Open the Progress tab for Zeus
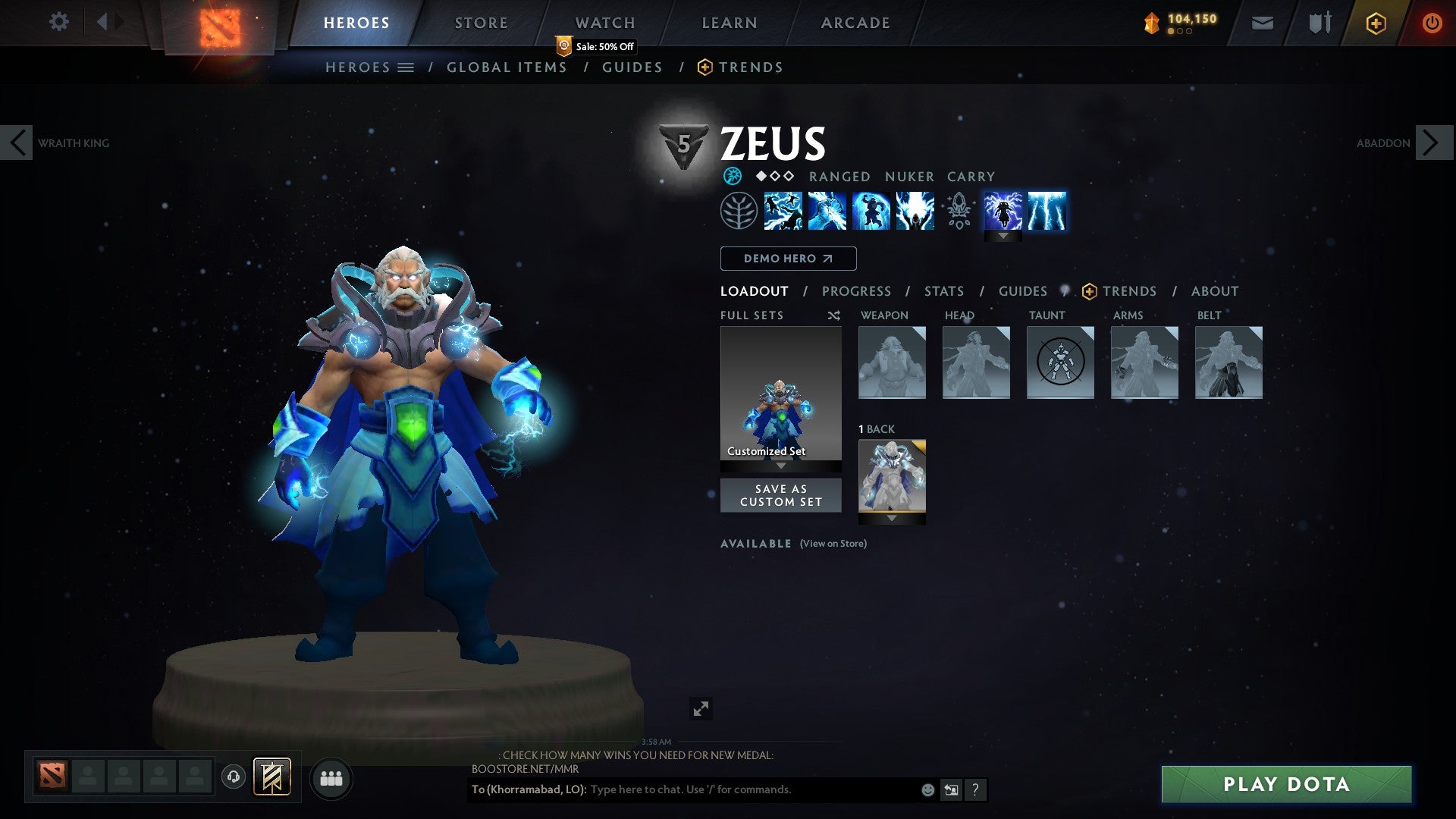The width and height of the screenshot is (1456, 819). [857, 290]
